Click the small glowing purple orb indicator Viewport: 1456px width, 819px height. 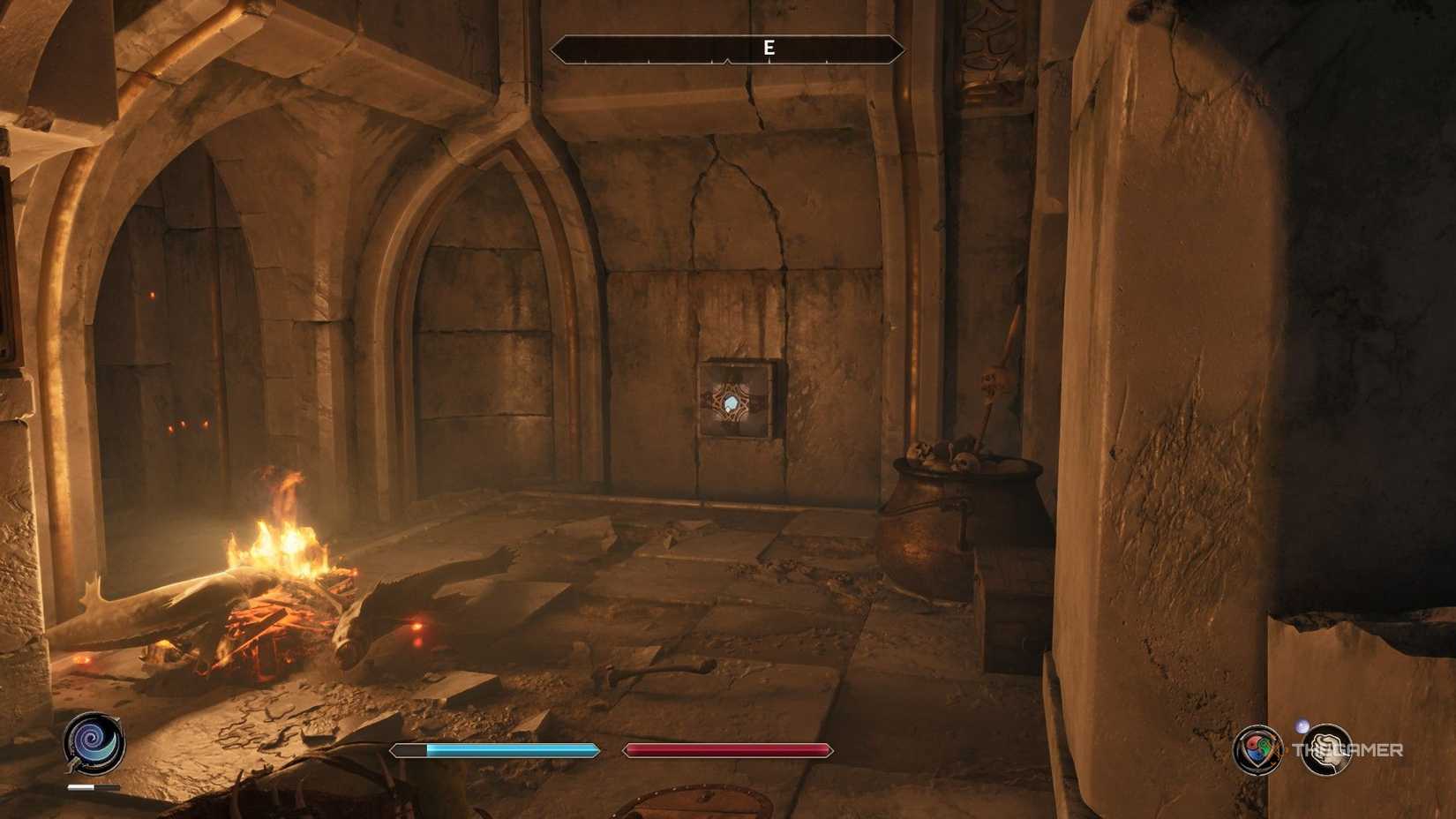click(1301, 725)
